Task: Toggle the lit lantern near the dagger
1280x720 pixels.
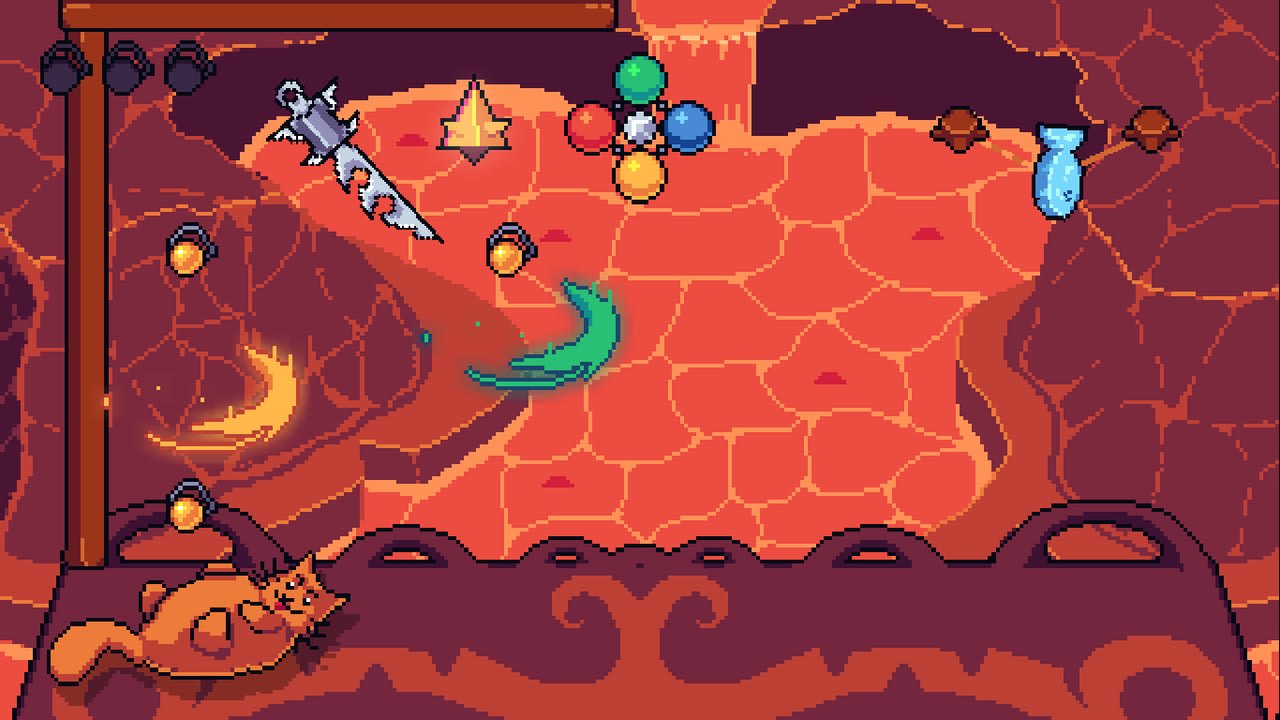Action: pyautogui.click(x=187, y=253)
